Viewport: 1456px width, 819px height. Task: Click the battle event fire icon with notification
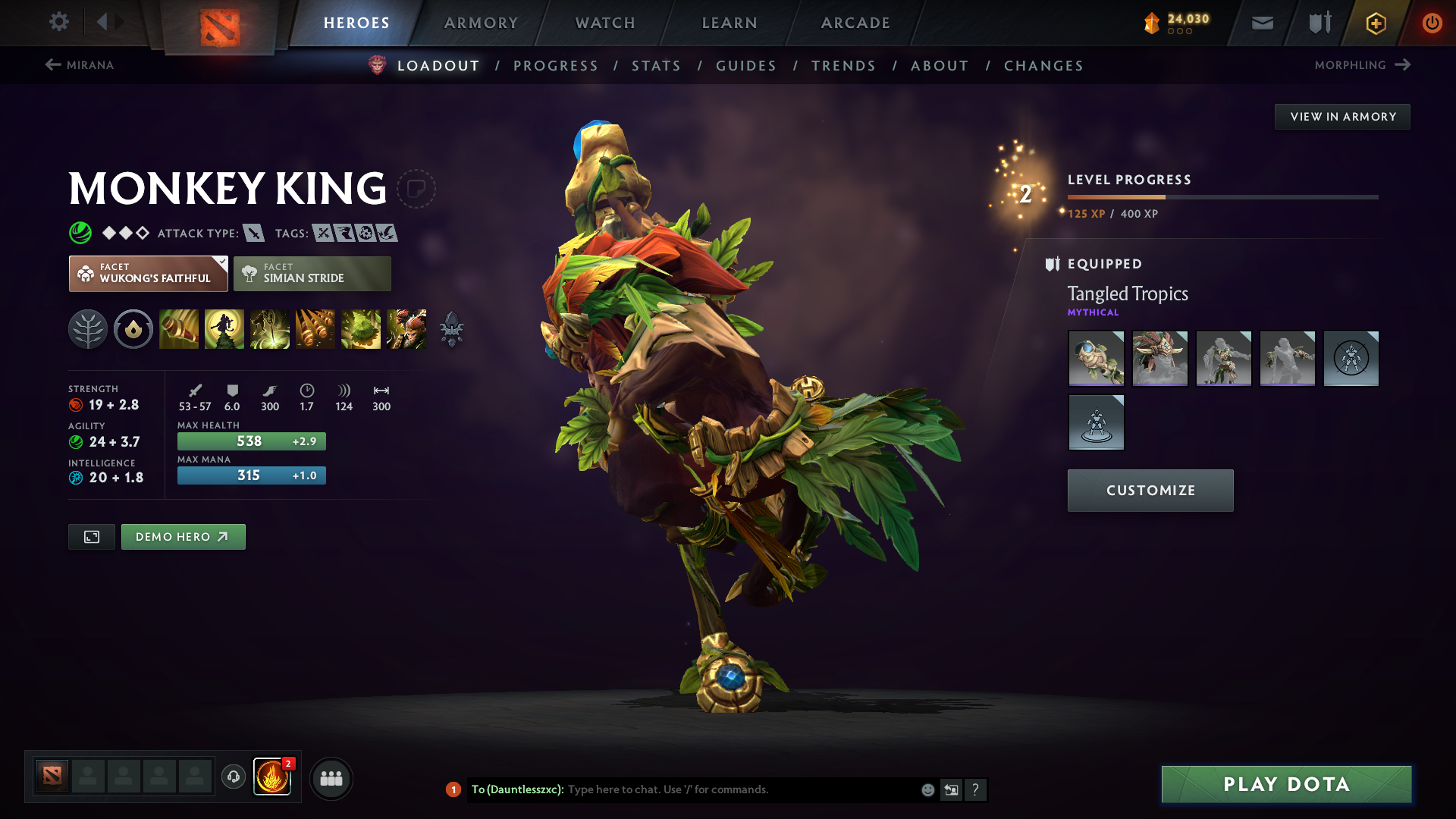pyautogui.click(x=273, y=775)
